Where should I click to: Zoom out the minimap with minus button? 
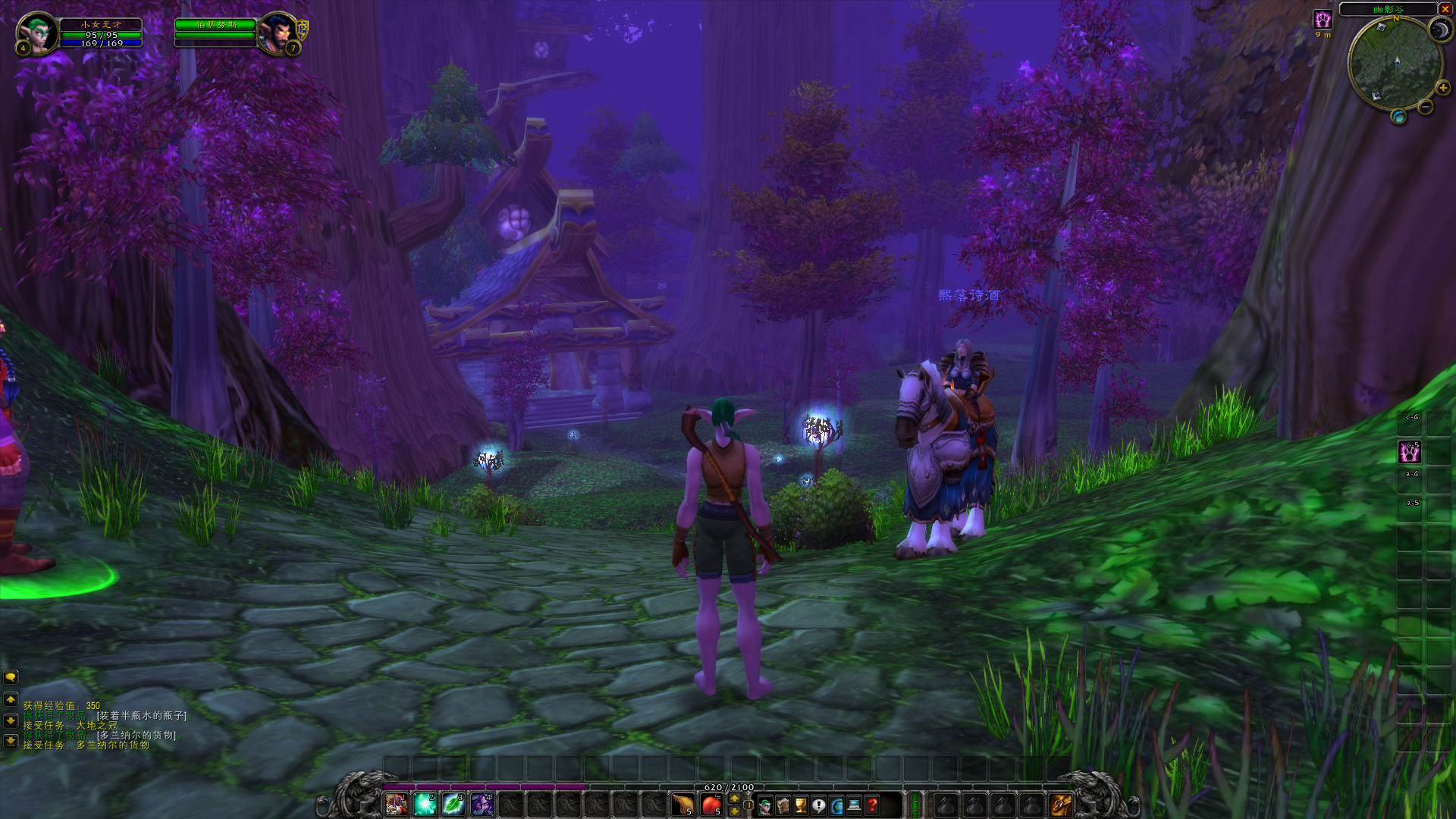(1426, 108)
